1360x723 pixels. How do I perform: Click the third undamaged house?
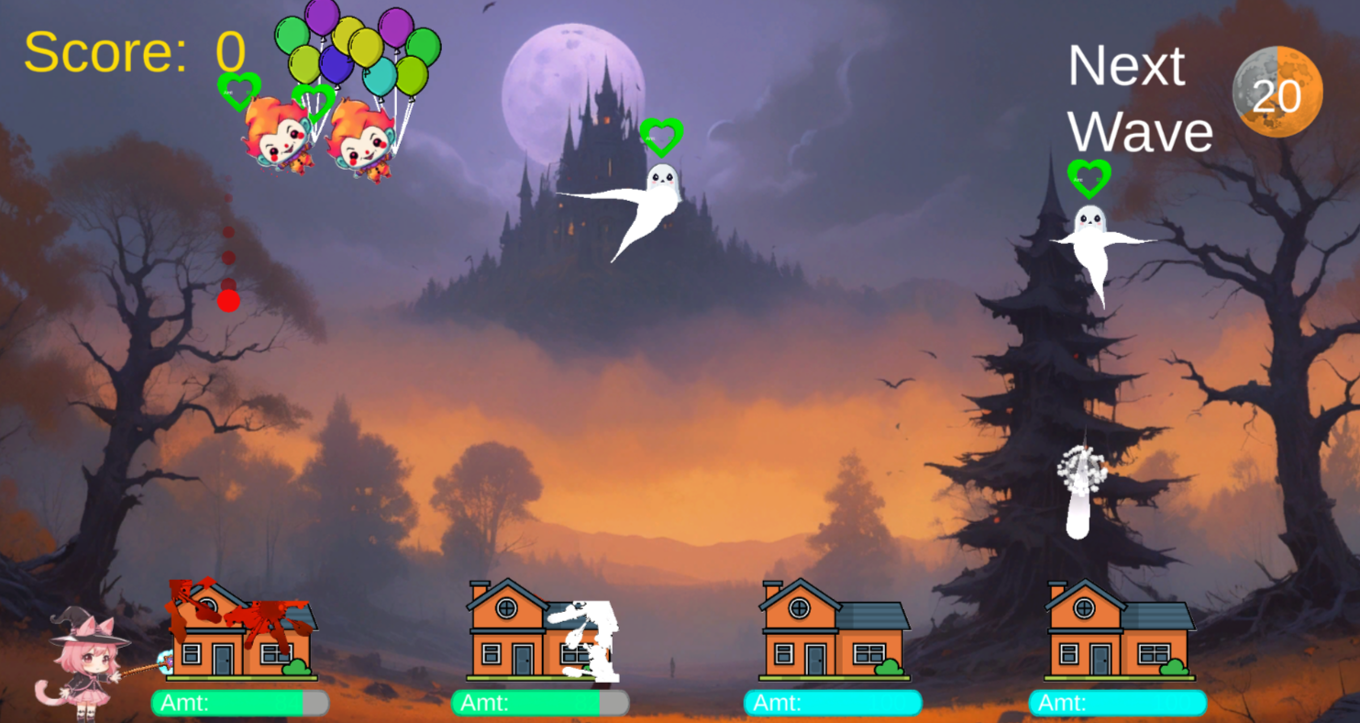click(835, 630)
